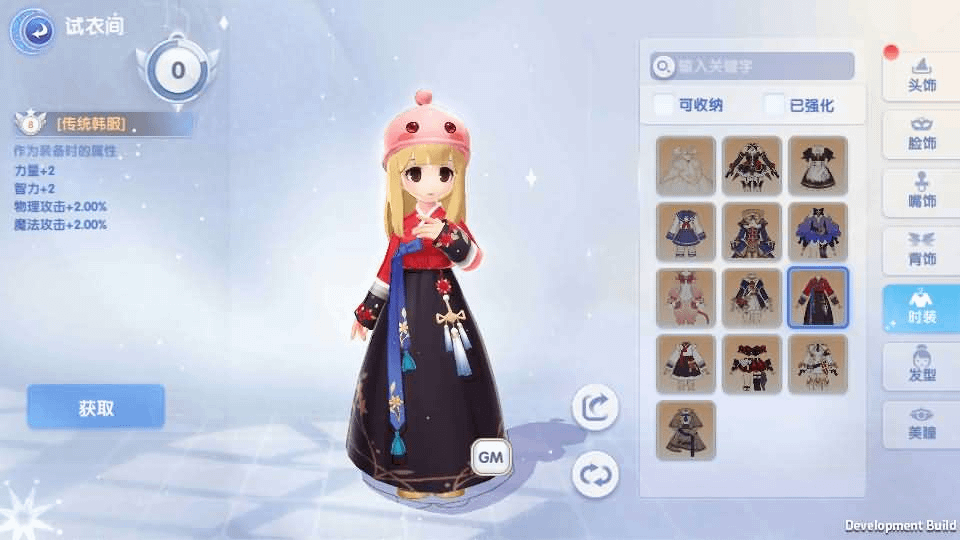
Task: Choose the brown trench coat outfit
Action: click(x=686, y=430)
